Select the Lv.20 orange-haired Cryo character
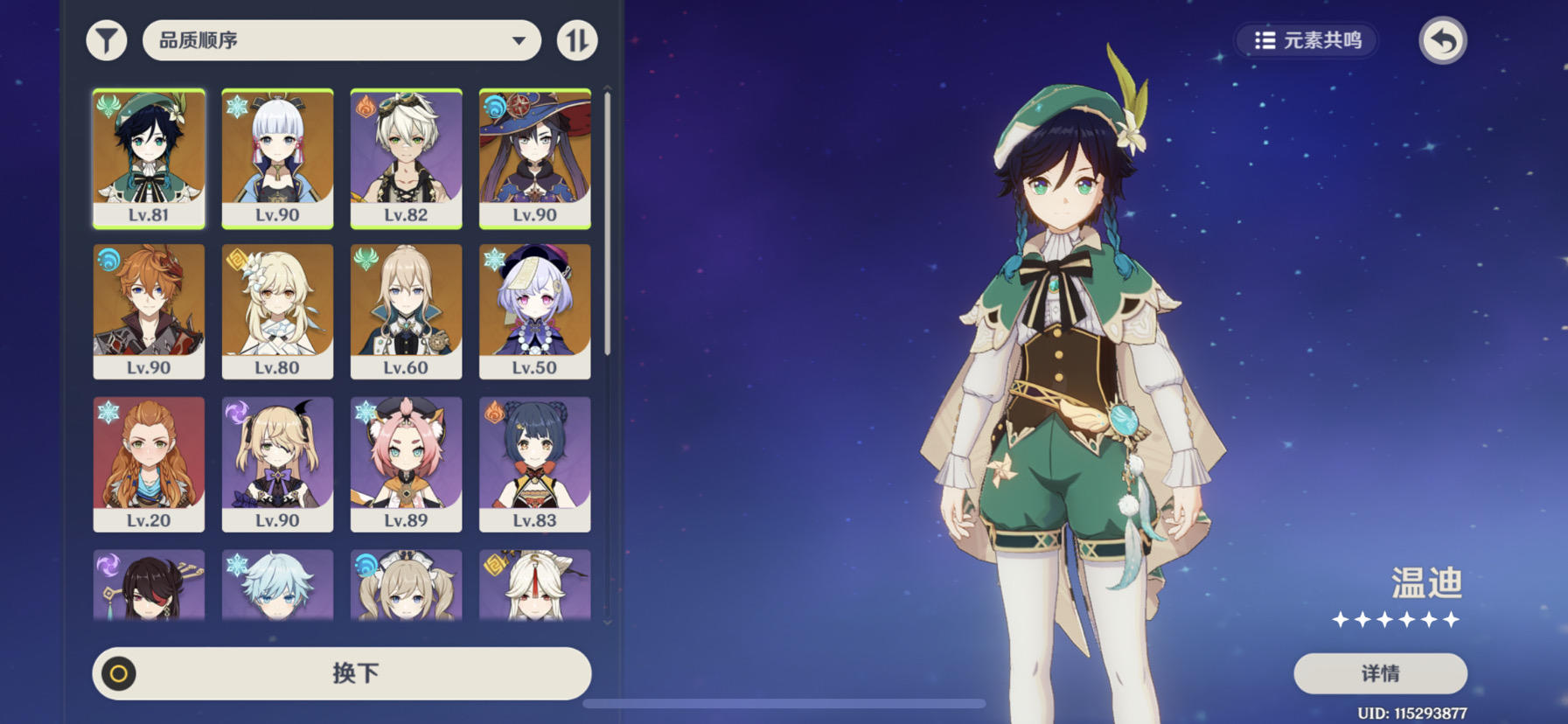Screen dimensions: 1568x724 [x=149, y=464]
